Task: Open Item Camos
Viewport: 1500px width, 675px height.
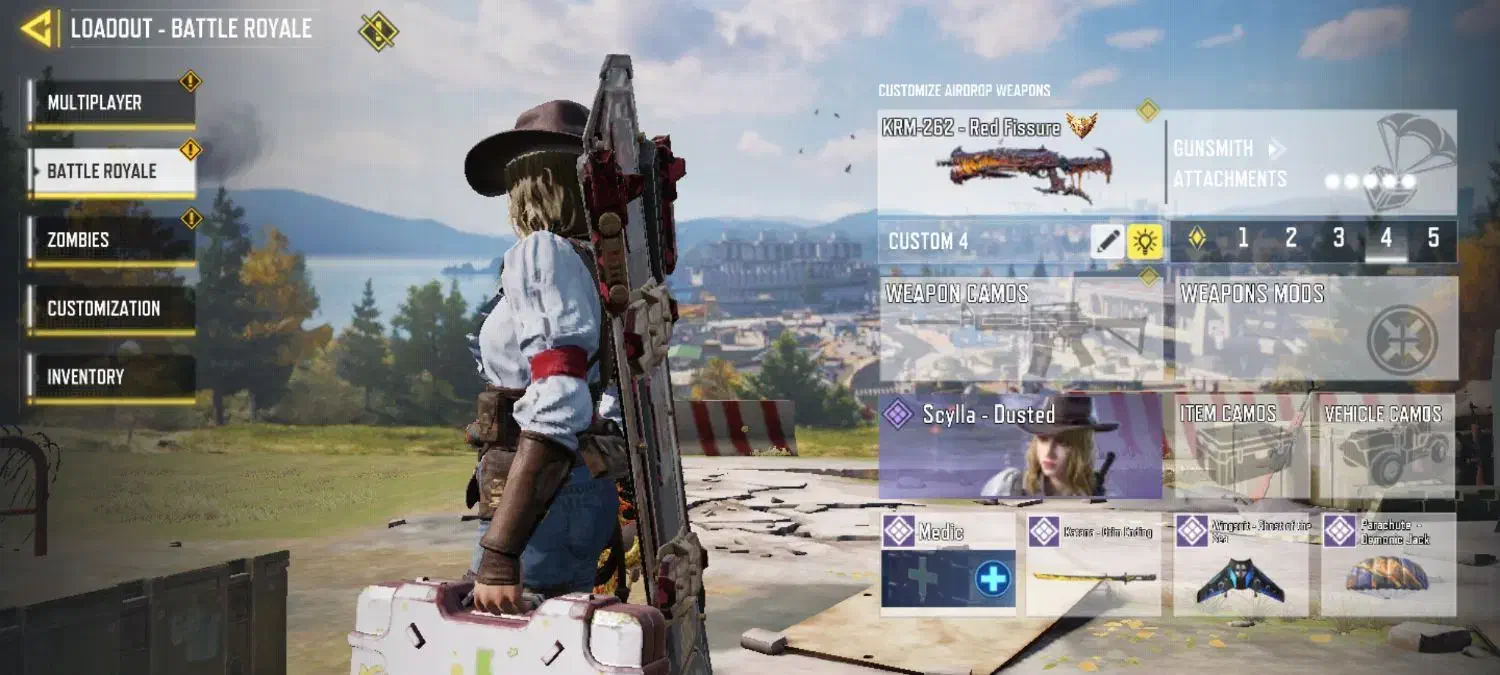Action: pos(1241,446)
